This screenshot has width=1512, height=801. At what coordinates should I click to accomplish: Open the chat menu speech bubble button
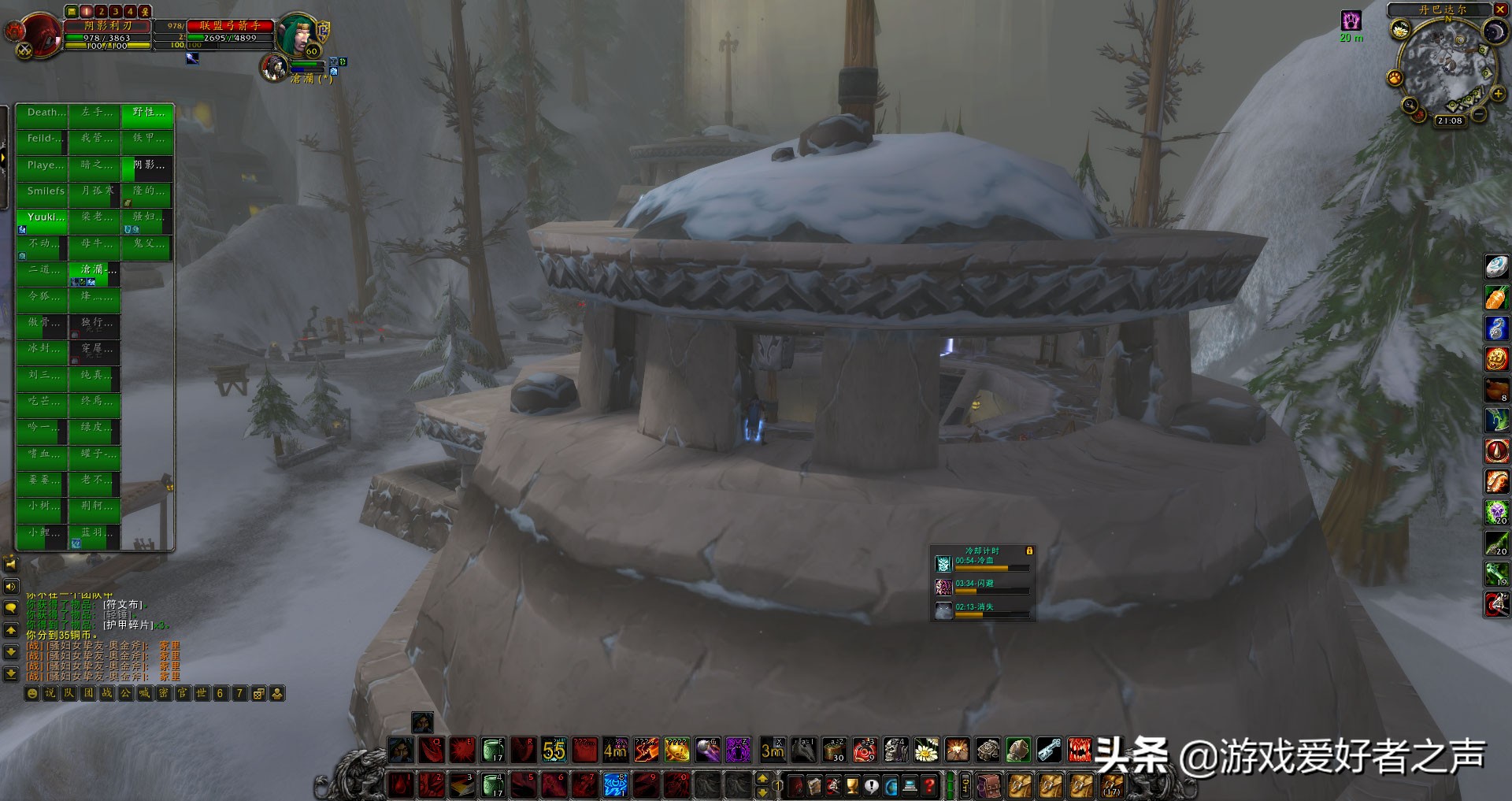pyautogui.click(x=11, y=608)
